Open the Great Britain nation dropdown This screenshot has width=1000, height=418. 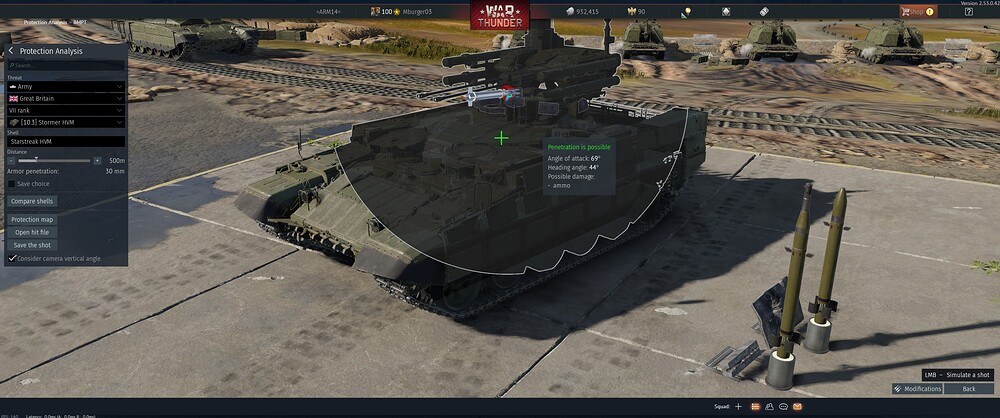66,99
